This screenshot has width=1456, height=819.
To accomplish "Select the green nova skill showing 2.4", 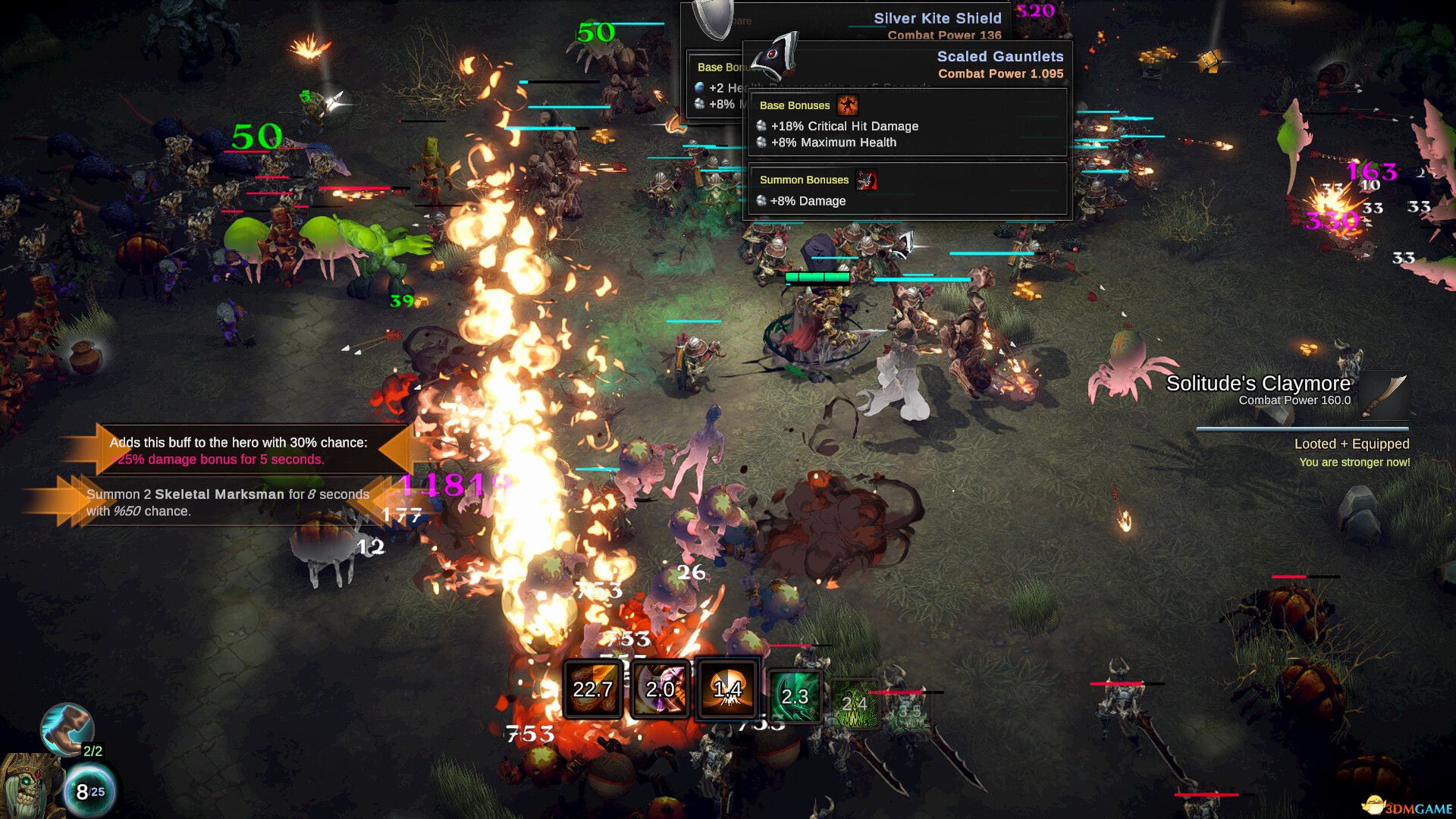I will tap(855, 701).
